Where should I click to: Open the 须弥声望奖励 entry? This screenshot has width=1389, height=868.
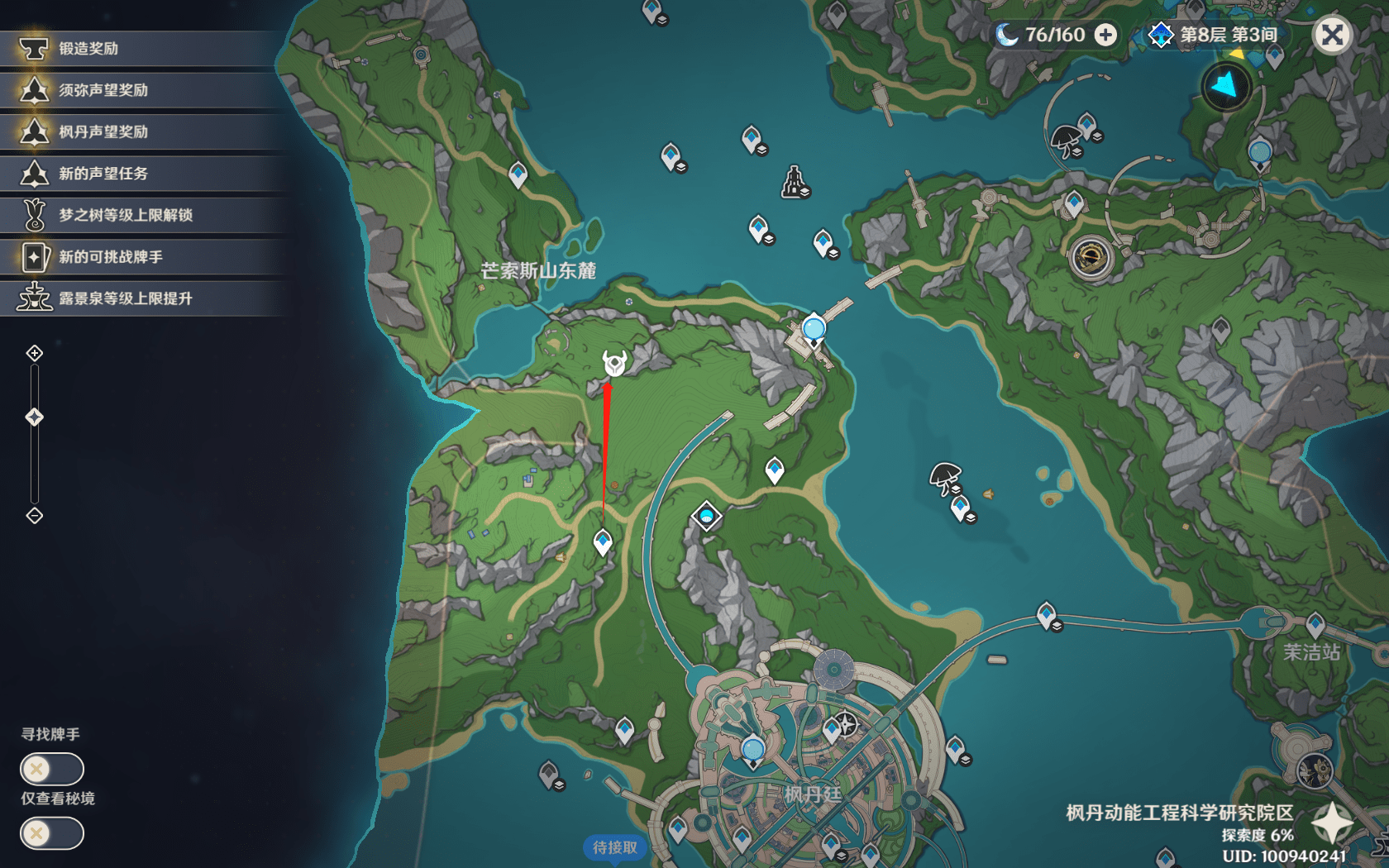[141, 90]
